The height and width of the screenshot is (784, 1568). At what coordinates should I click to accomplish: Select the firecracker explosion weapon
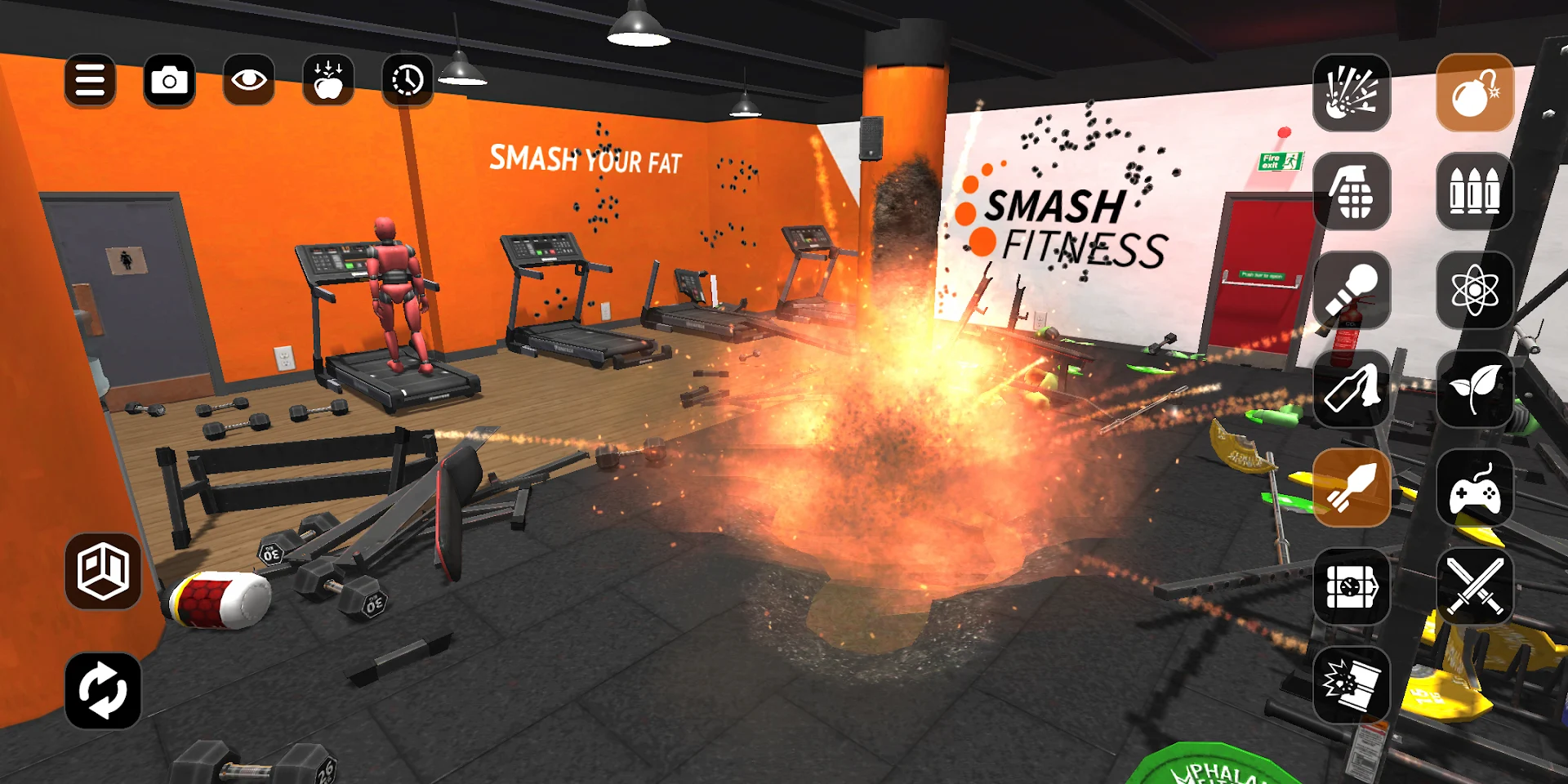(x=1352, y=94)
